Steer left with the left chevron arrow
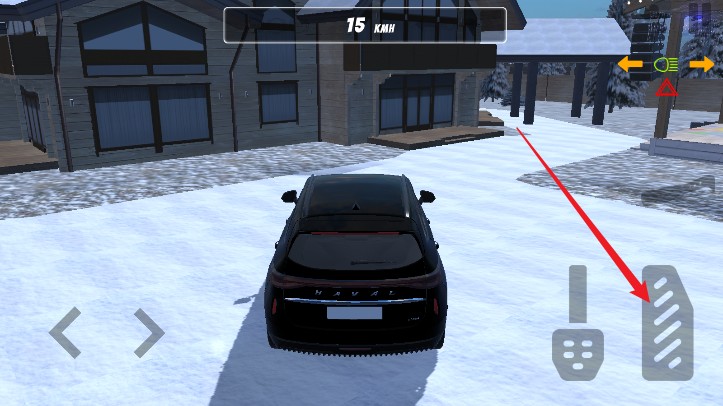The image size is (723, 406). point(65,332)
